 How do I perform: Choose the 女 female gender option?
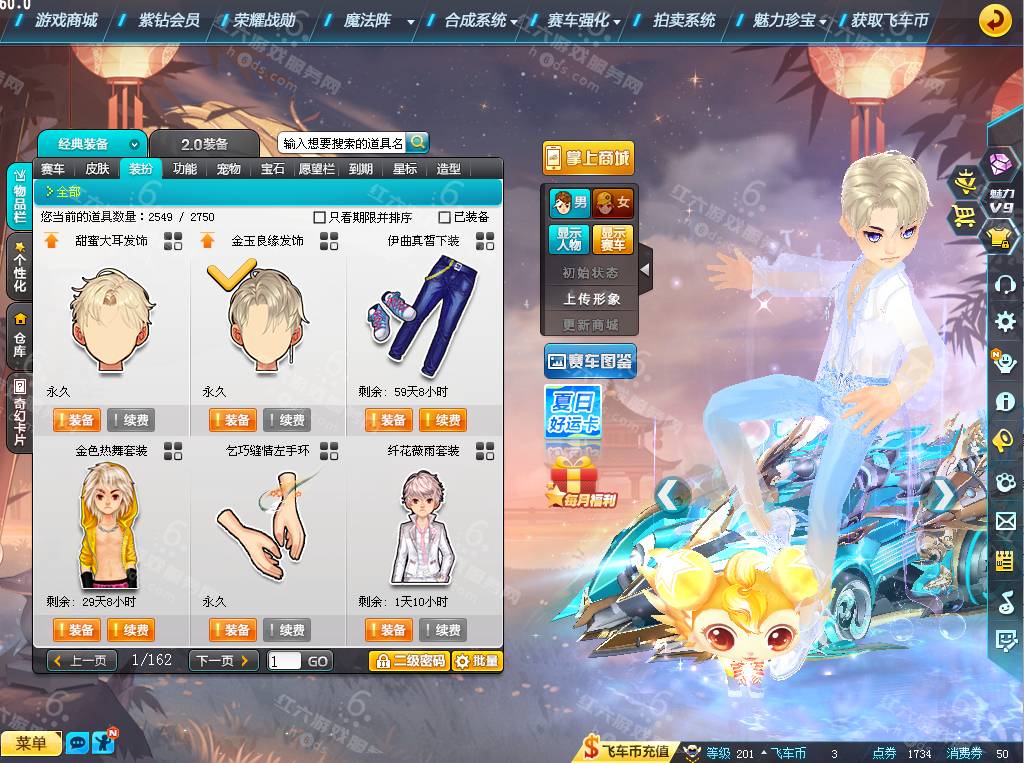612,203
